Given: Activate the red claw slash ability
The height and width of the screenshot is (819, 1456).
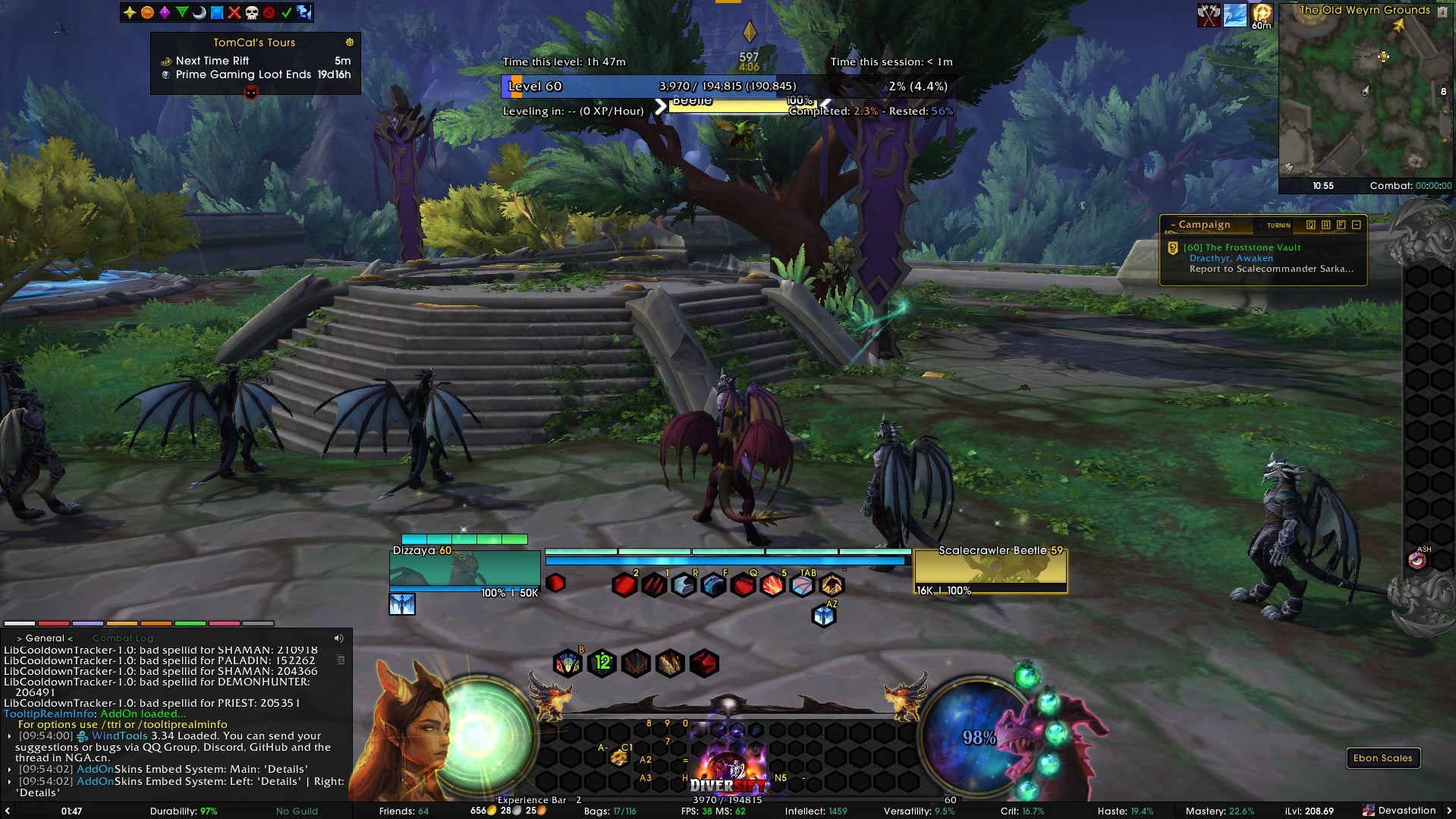Looking at the screenshot, I should click(x=654, y=585).
